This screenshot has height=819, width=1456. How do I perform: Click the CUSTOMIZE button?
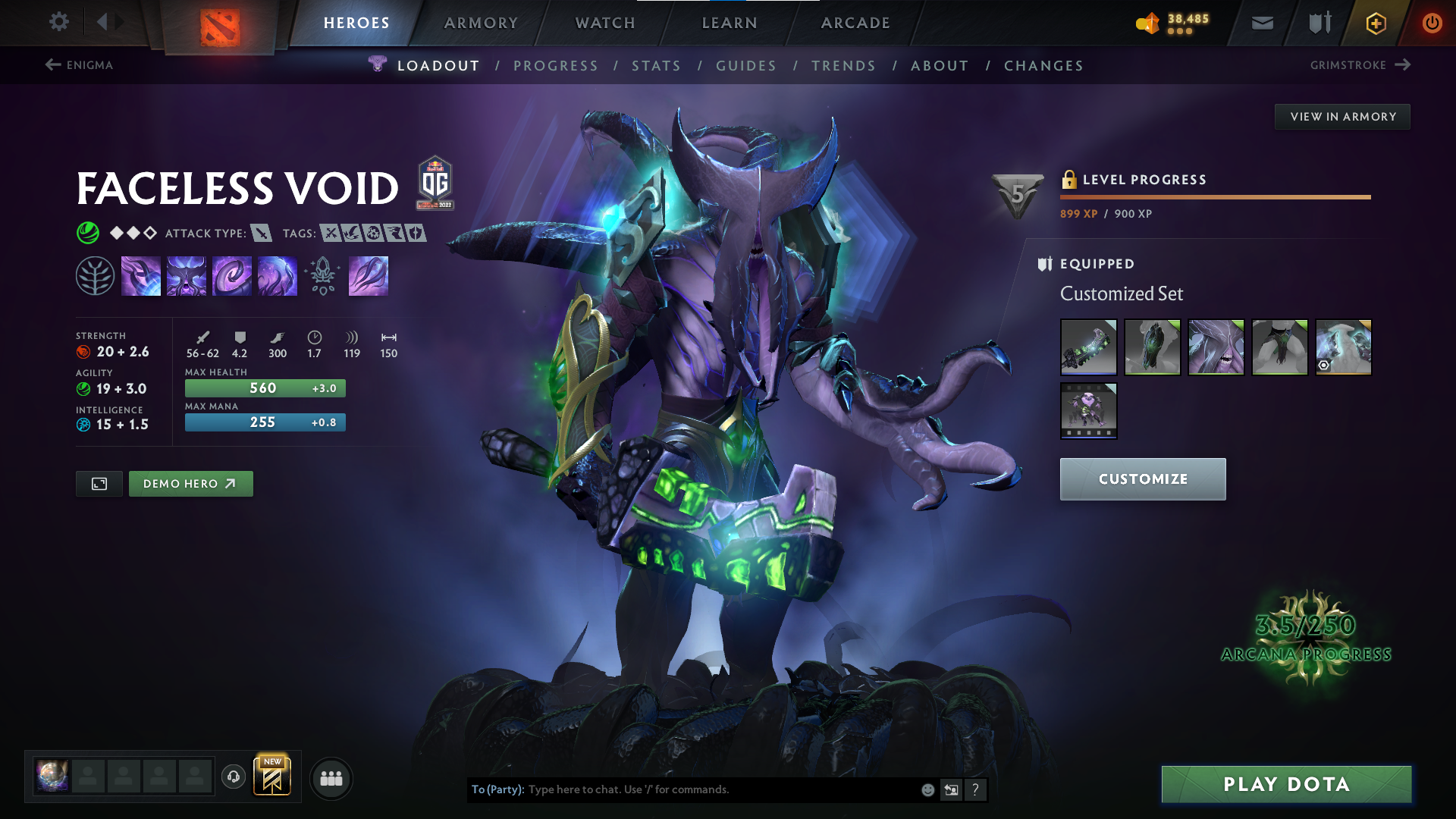tap(1142, 479)
